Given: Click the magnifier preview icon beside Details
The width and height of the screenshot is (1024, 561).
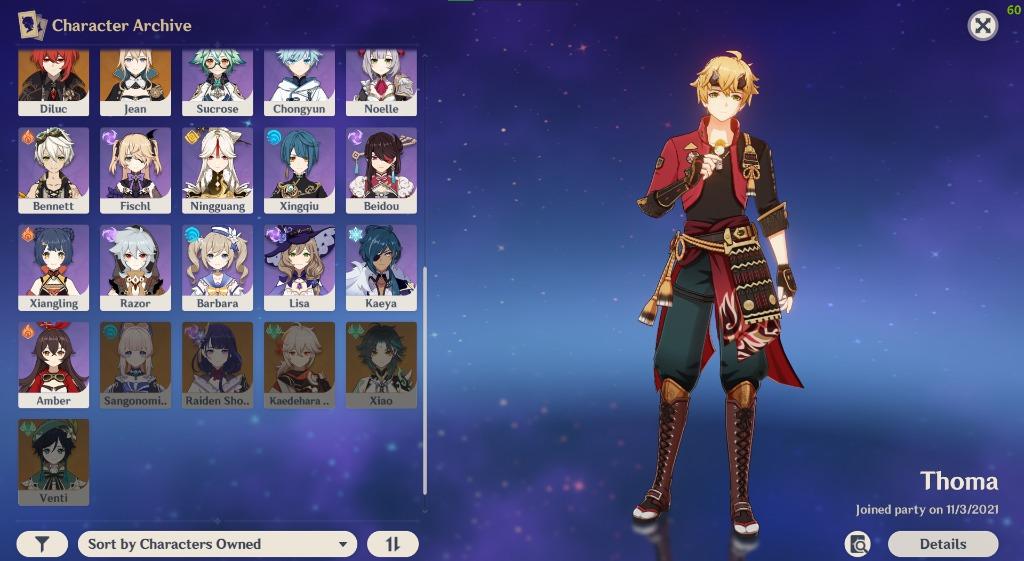Looking at the screenshot, I should [x=857, y=544].
